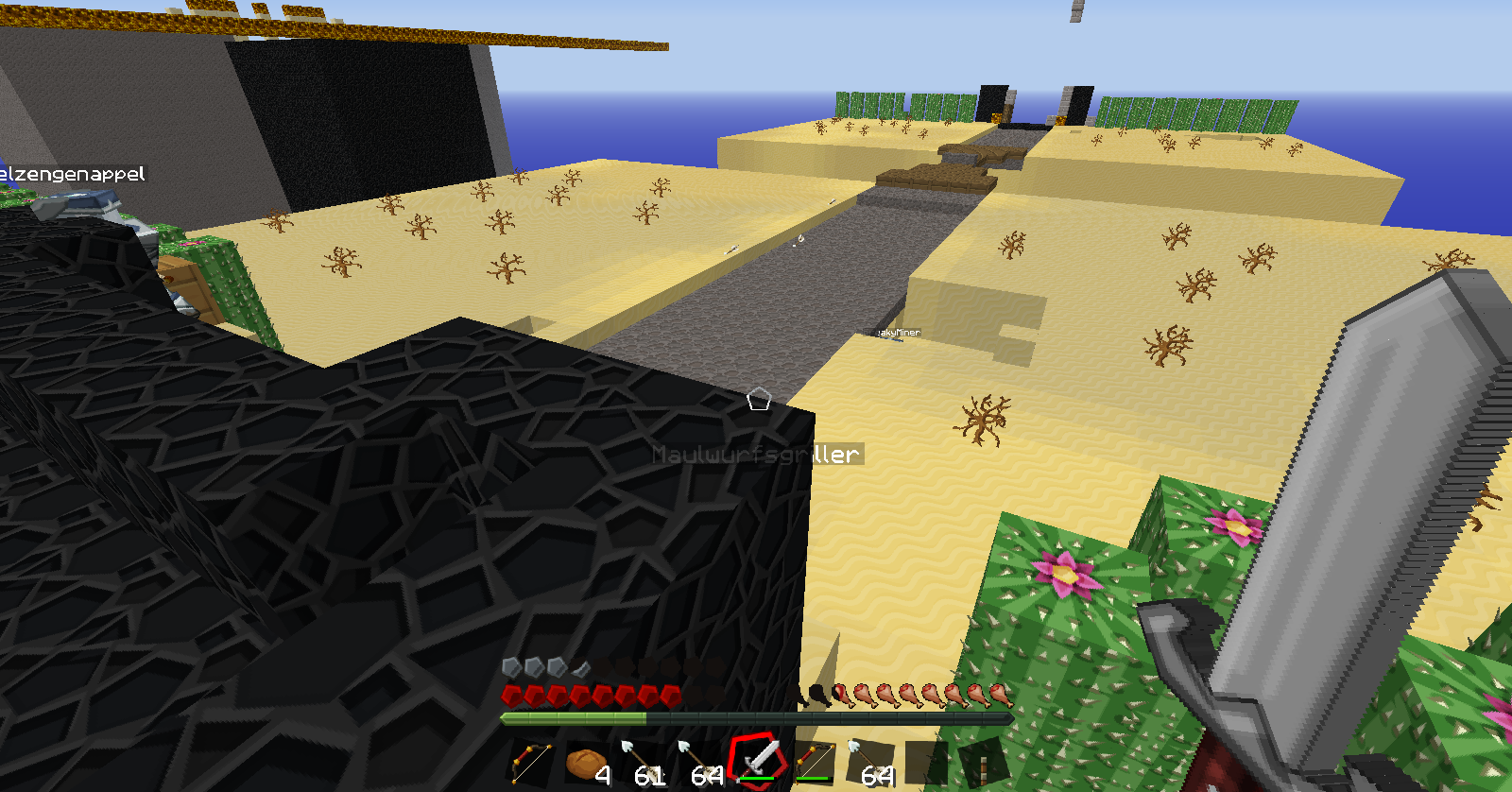Select the bread stack in the hotbar
Image resolution: width=1512 pixels, height=792 pixels.
click(x=587, y=762)
